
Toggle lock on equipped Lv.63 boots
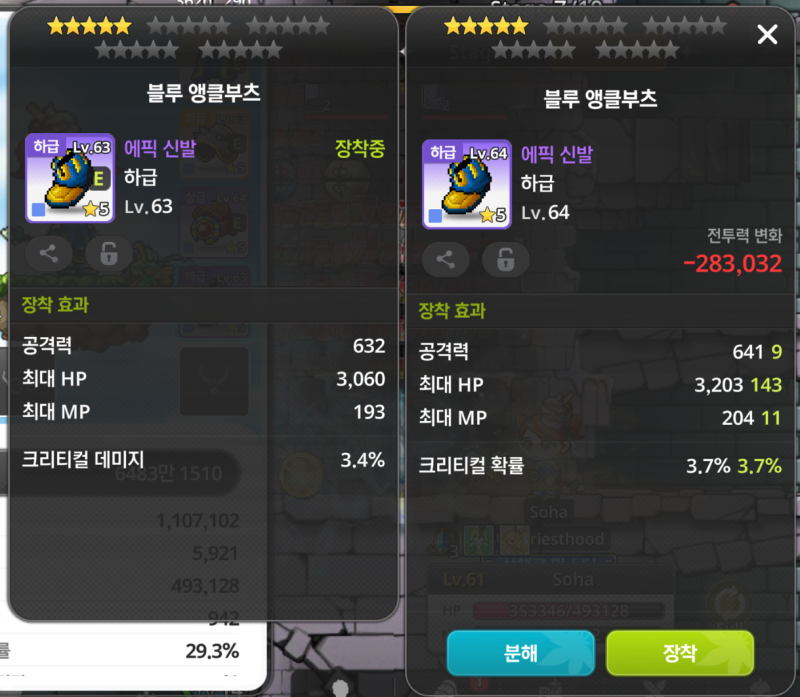coord(108,254)
